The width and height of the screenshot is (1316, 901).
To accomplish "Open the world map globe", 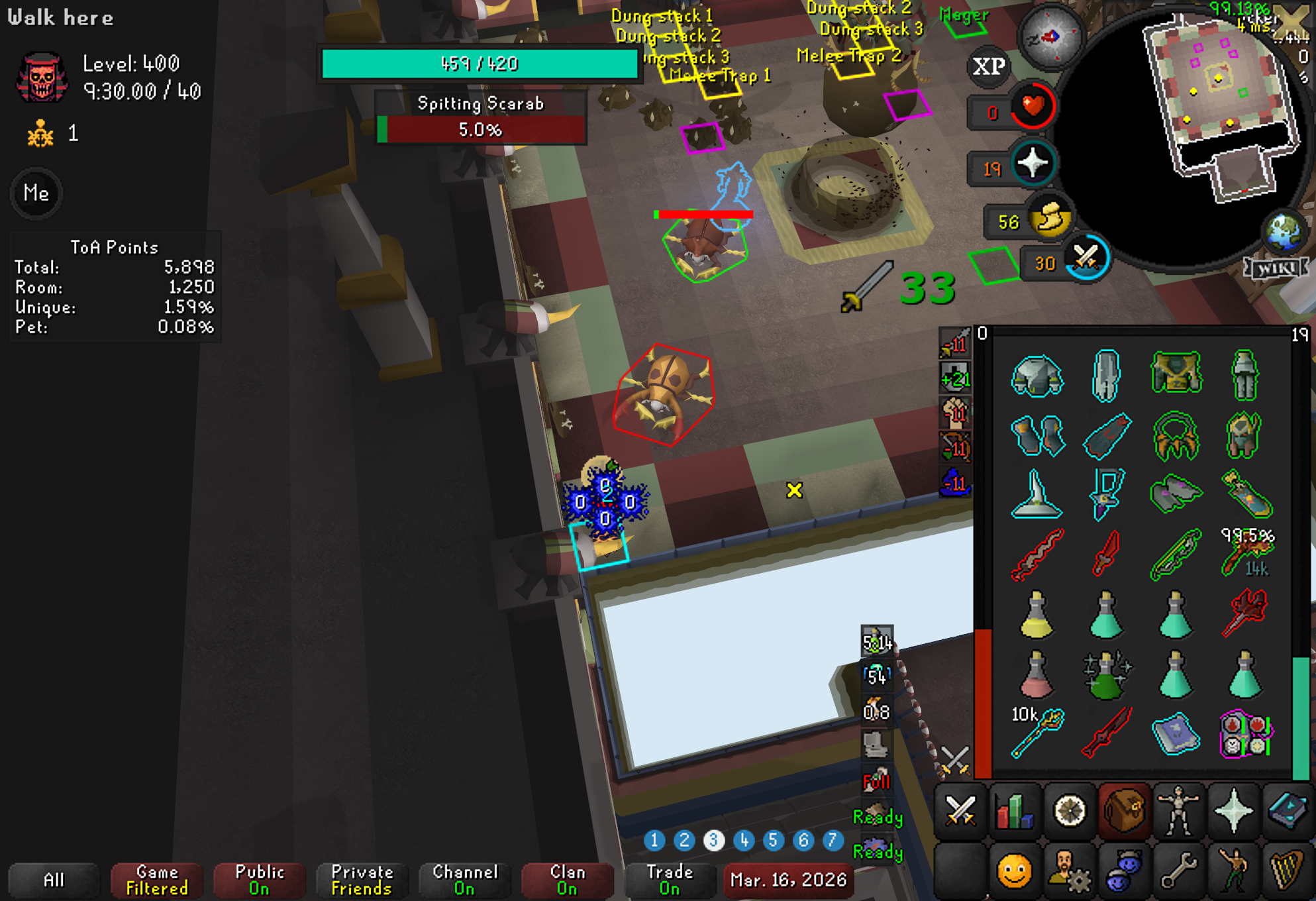I will 1283,232.
